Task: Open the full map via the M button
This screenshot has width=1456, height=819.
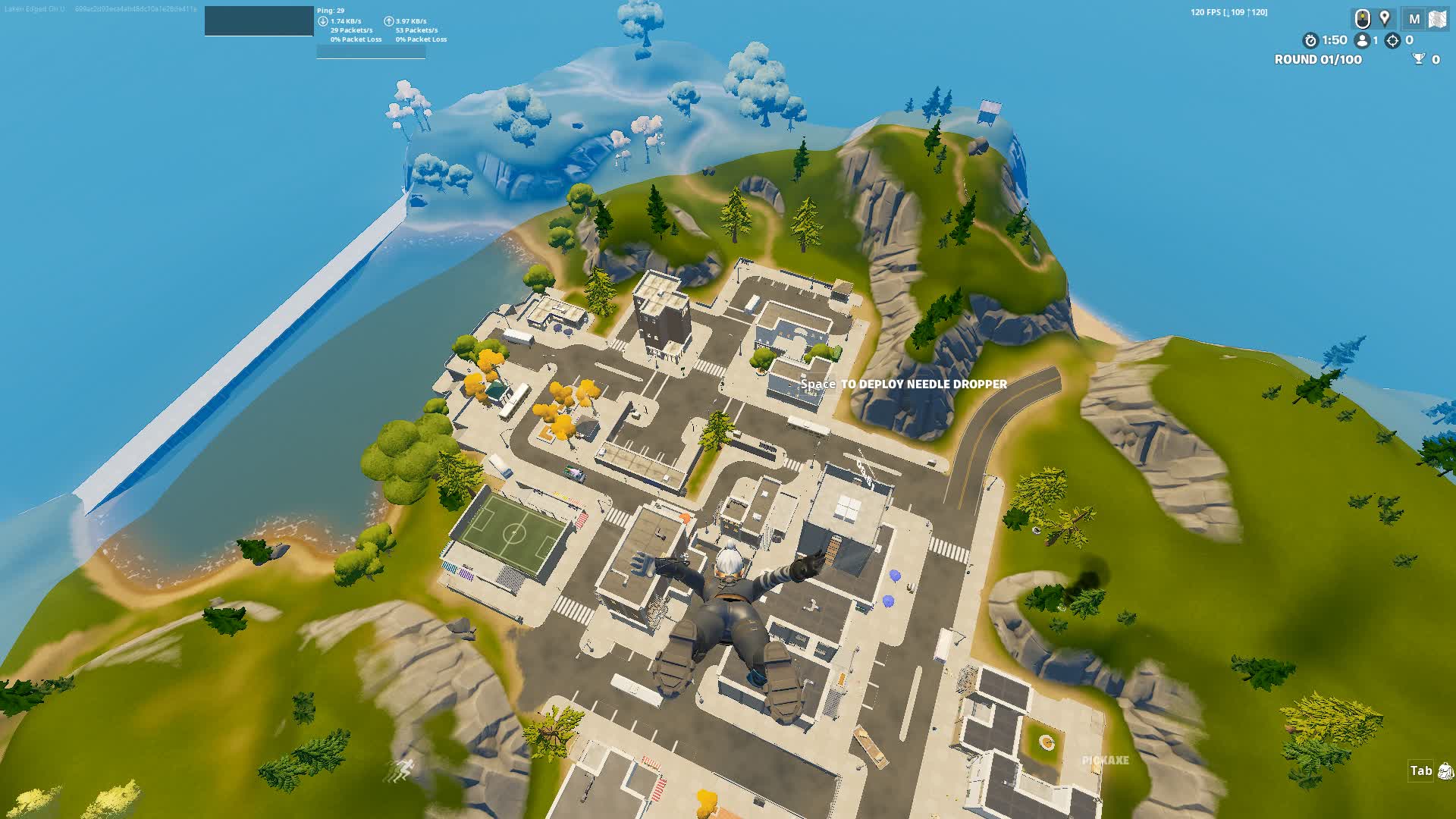Action: [1414, 18]
